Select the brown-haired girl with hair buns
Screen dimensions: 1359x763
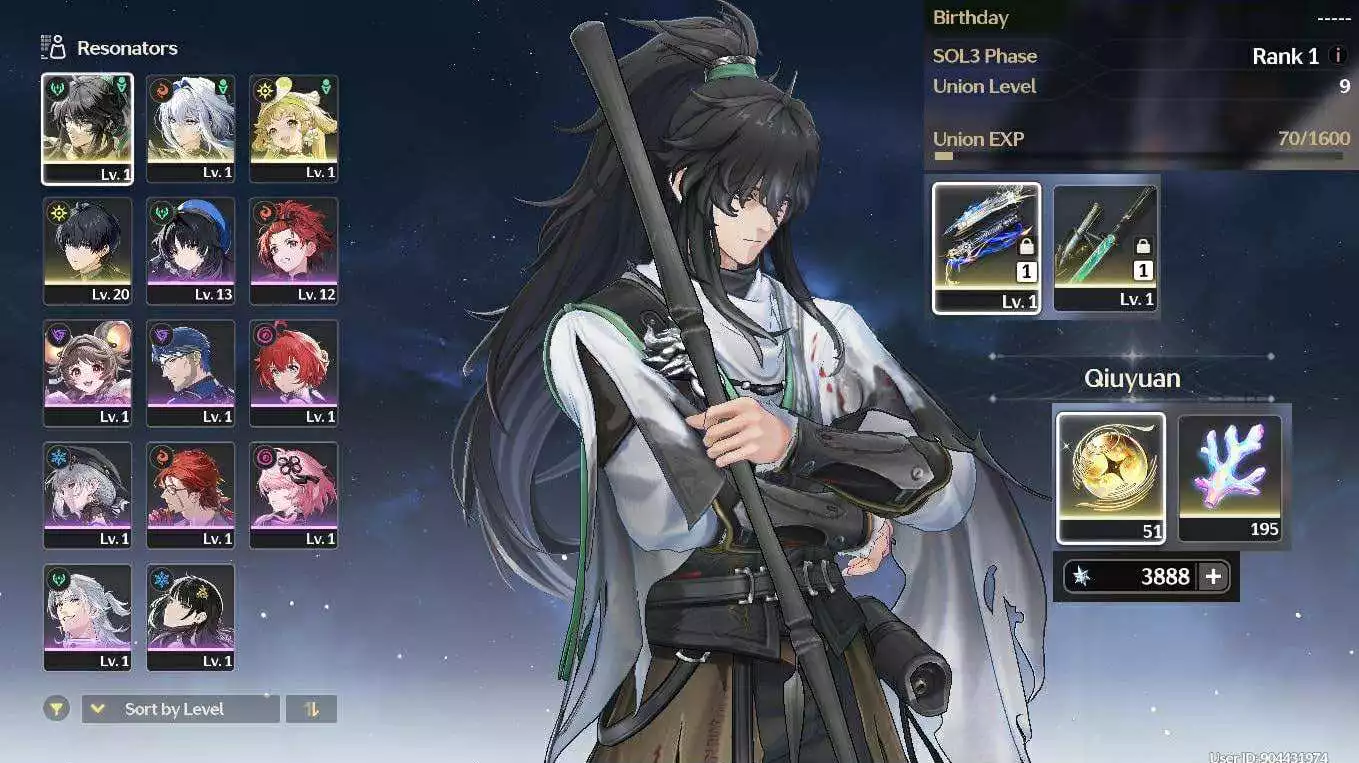click(87, 372)
